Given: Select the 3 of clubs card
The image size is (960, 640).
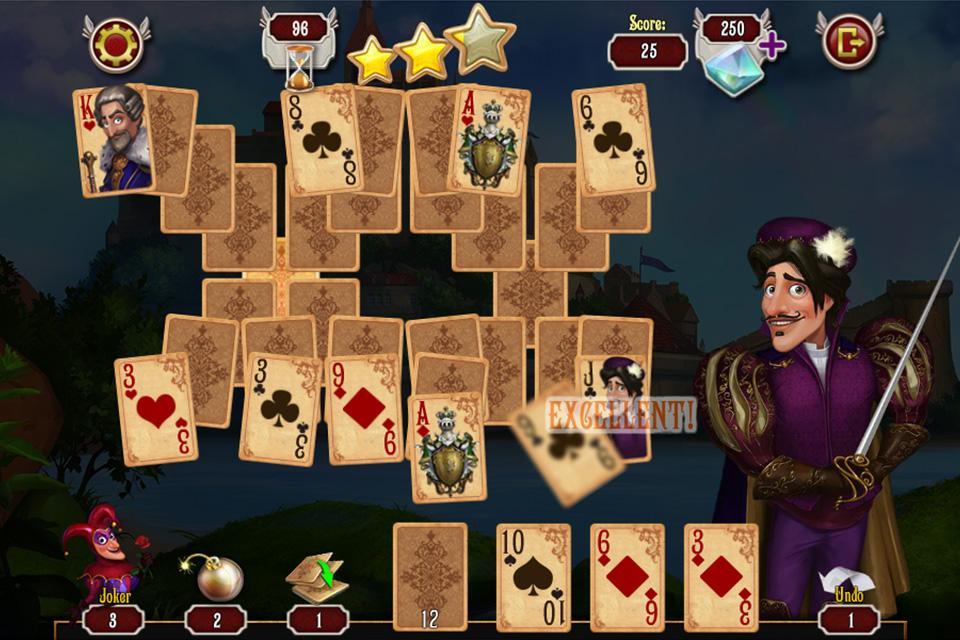Looking at the screenshot, I should [x=280, y=410].
